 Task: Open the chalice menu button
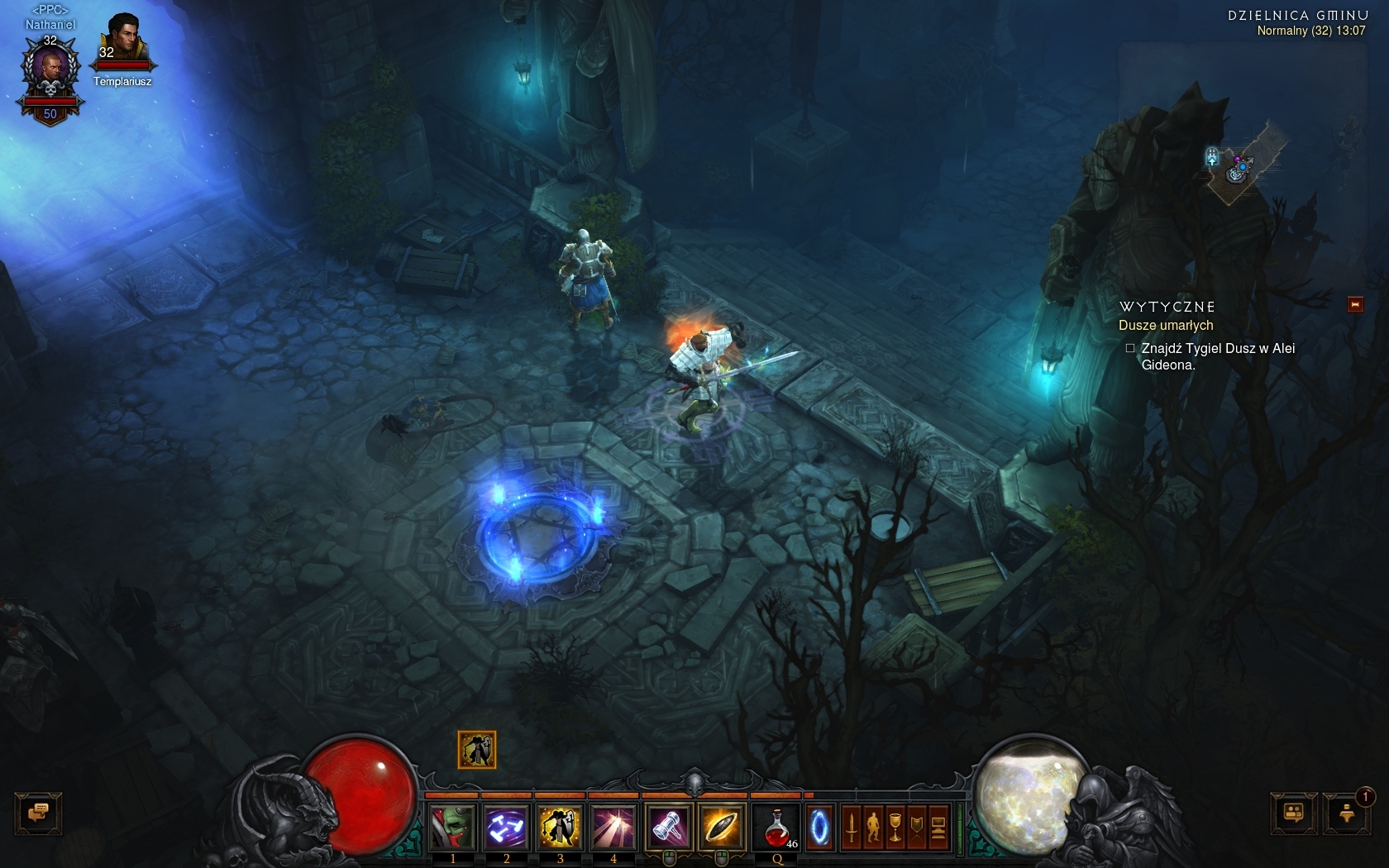pos(895,827)
